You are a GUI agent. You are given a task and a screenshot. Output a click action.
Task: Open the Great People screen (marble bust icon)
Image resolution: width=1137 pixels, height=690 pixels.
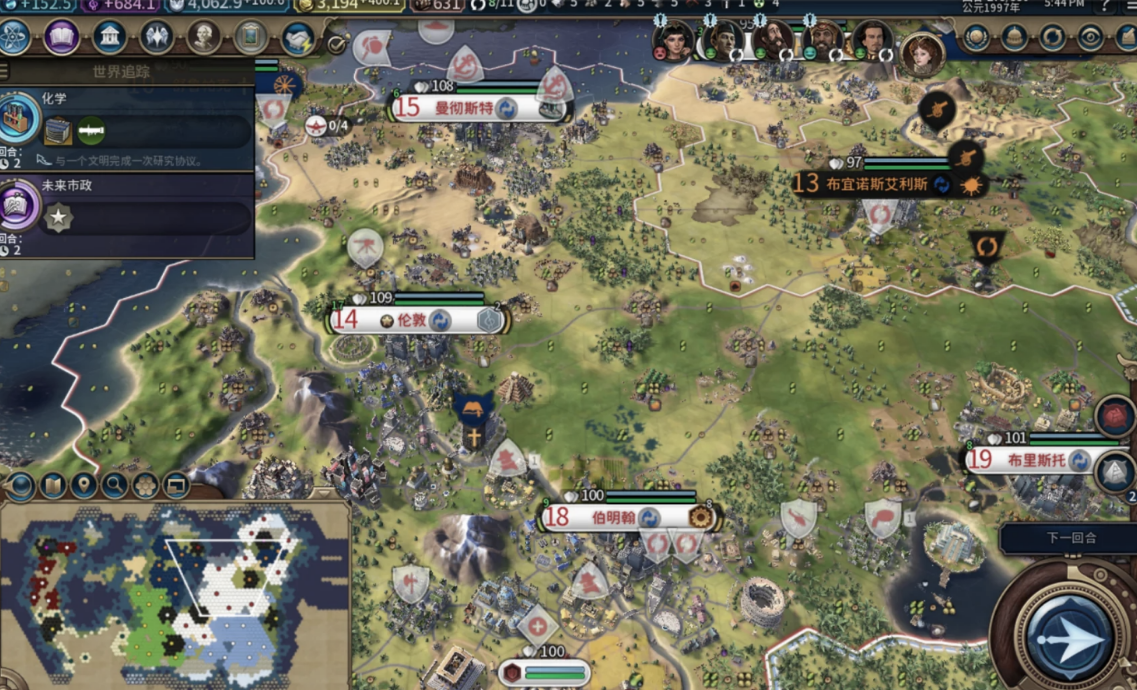[x=204, y=38]
